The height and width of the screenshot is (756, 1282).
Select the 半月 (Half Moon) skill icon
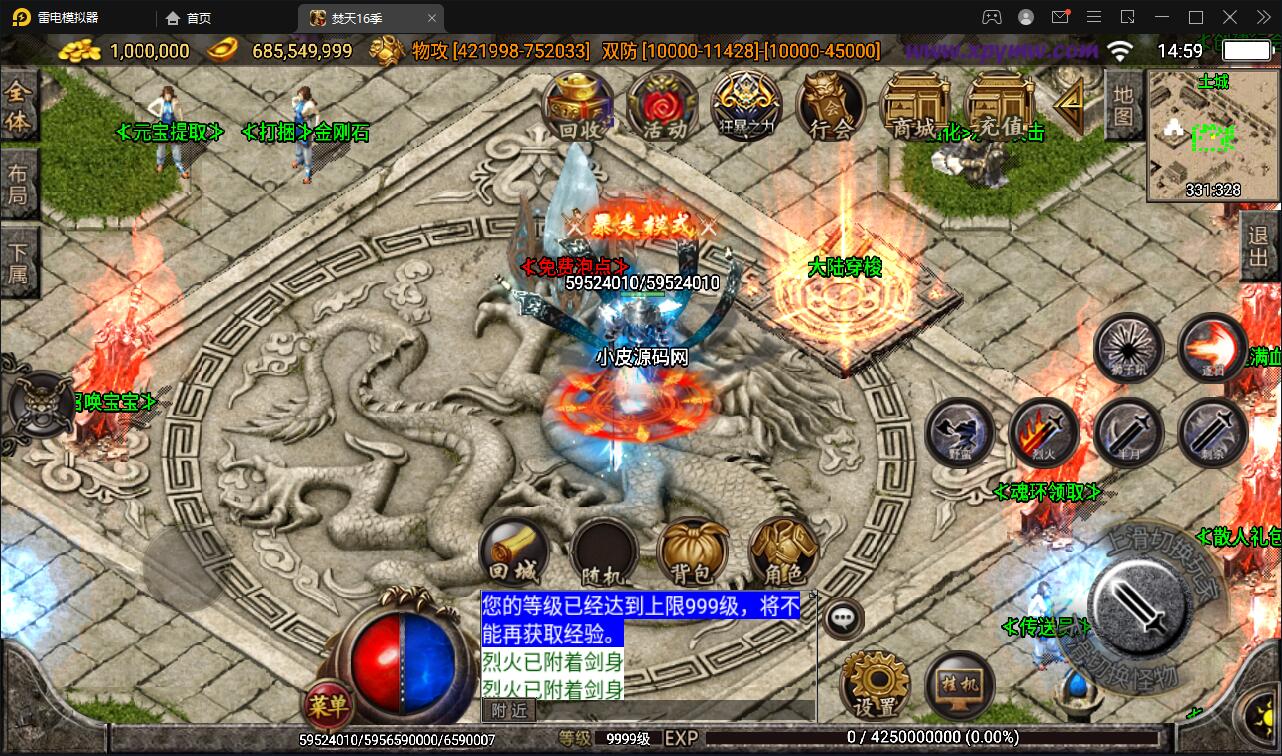(1128, 432)
